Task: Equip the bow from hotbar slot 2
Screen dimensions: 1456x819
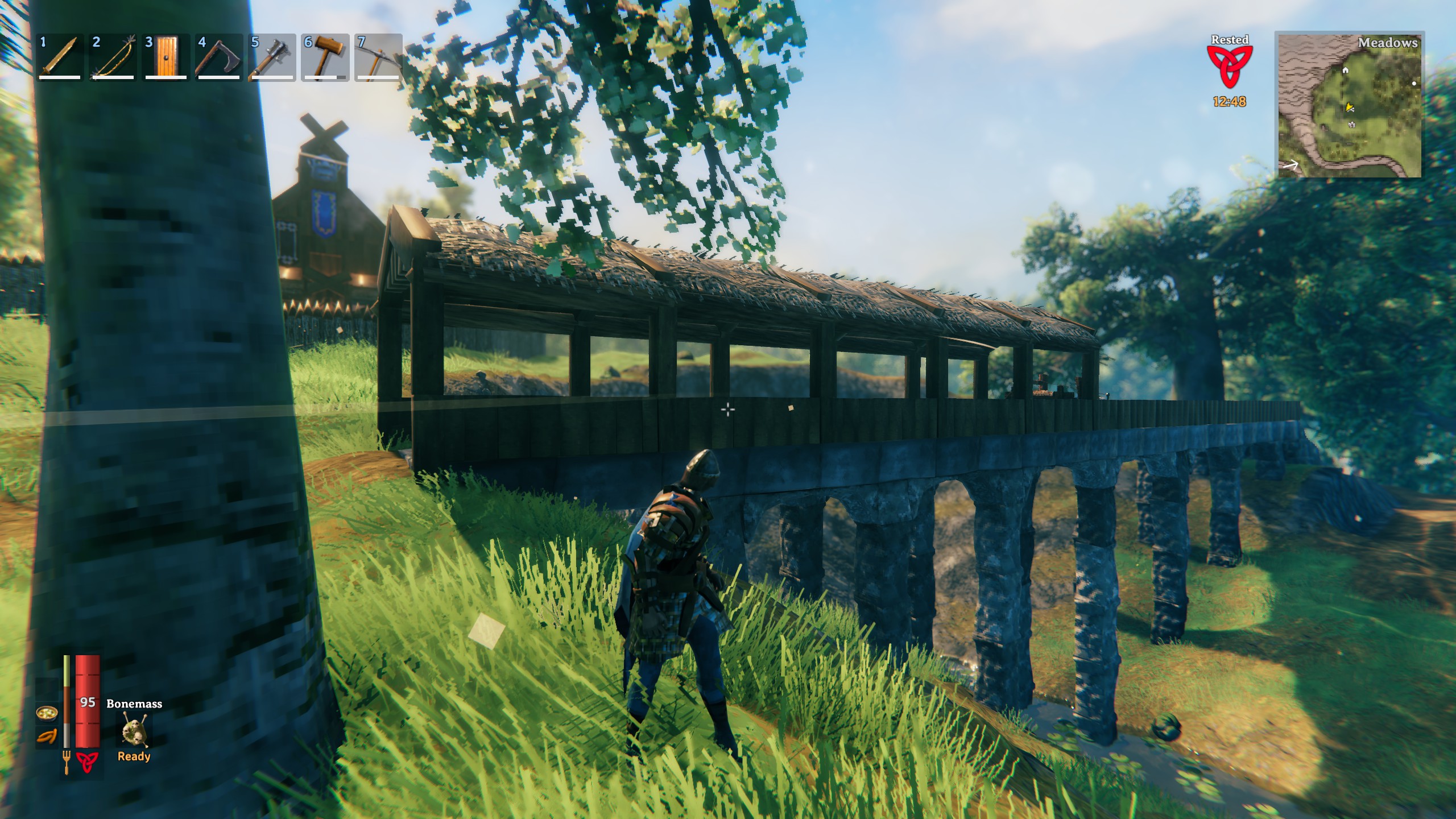Action: point(113,57)
